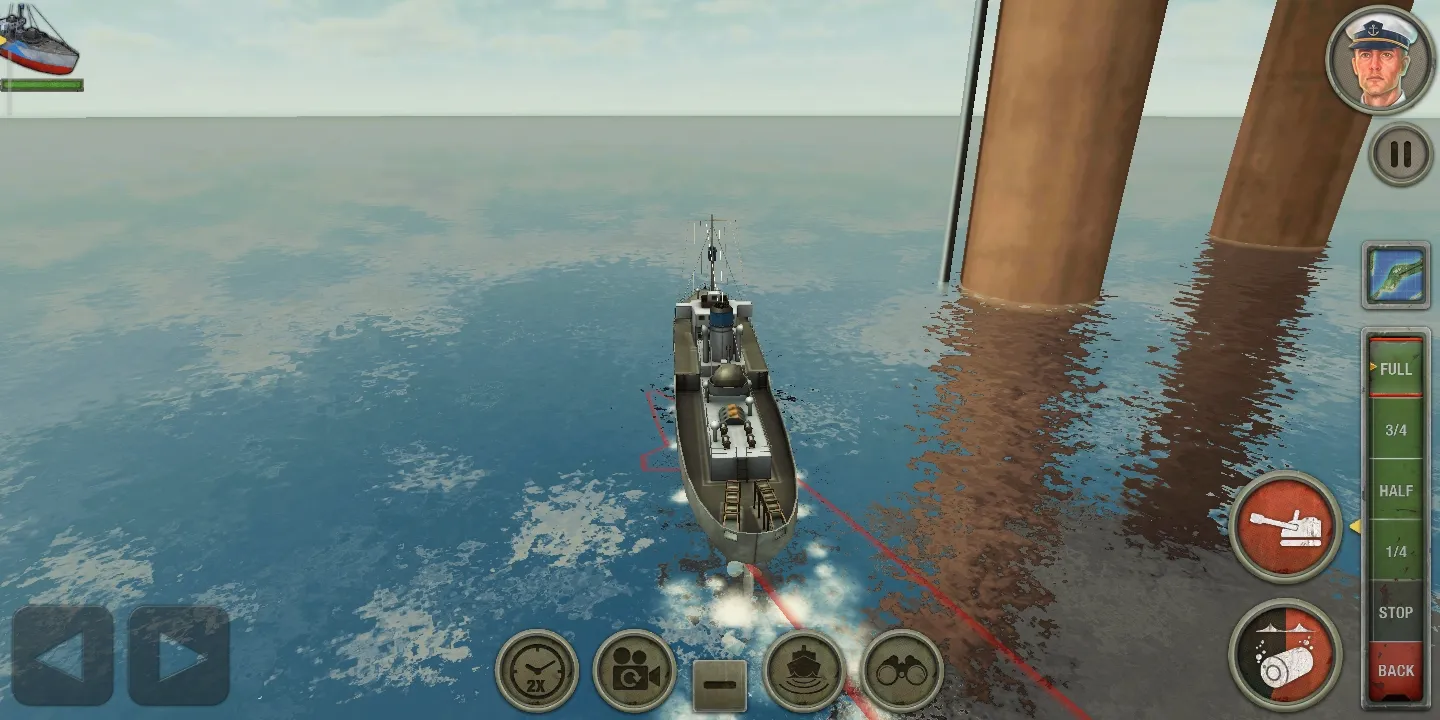Open the binoculars view
The height and width of the screenshot is (720, 1440).
(902, 671)
